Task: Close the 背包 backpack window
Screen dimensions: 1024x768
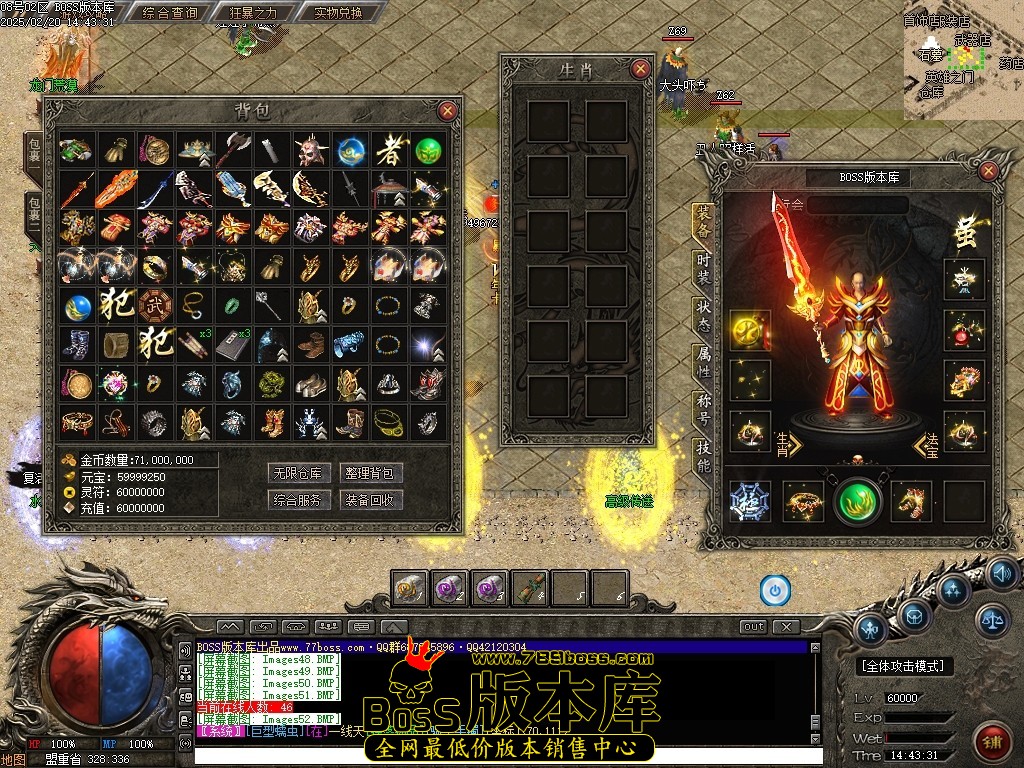Action: tap(448, 111)
